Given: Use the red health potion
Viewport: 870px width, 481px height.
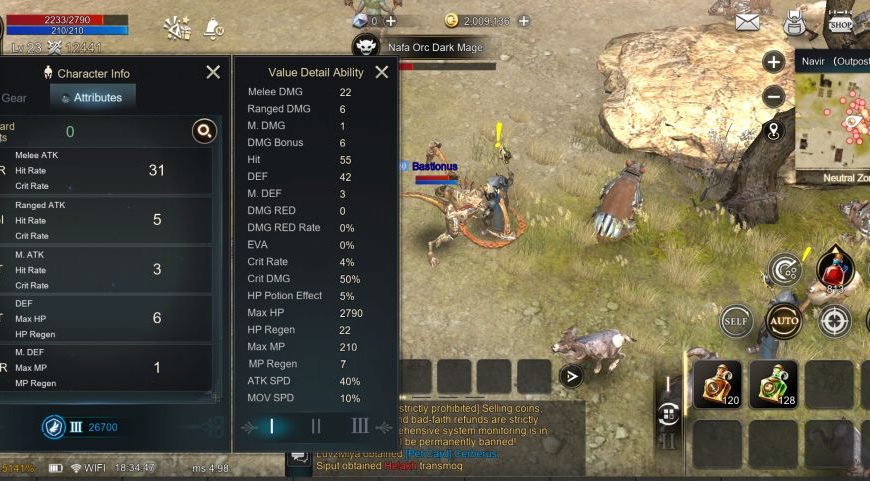Looking at the screenshot, I should click(x=834, y=270).
